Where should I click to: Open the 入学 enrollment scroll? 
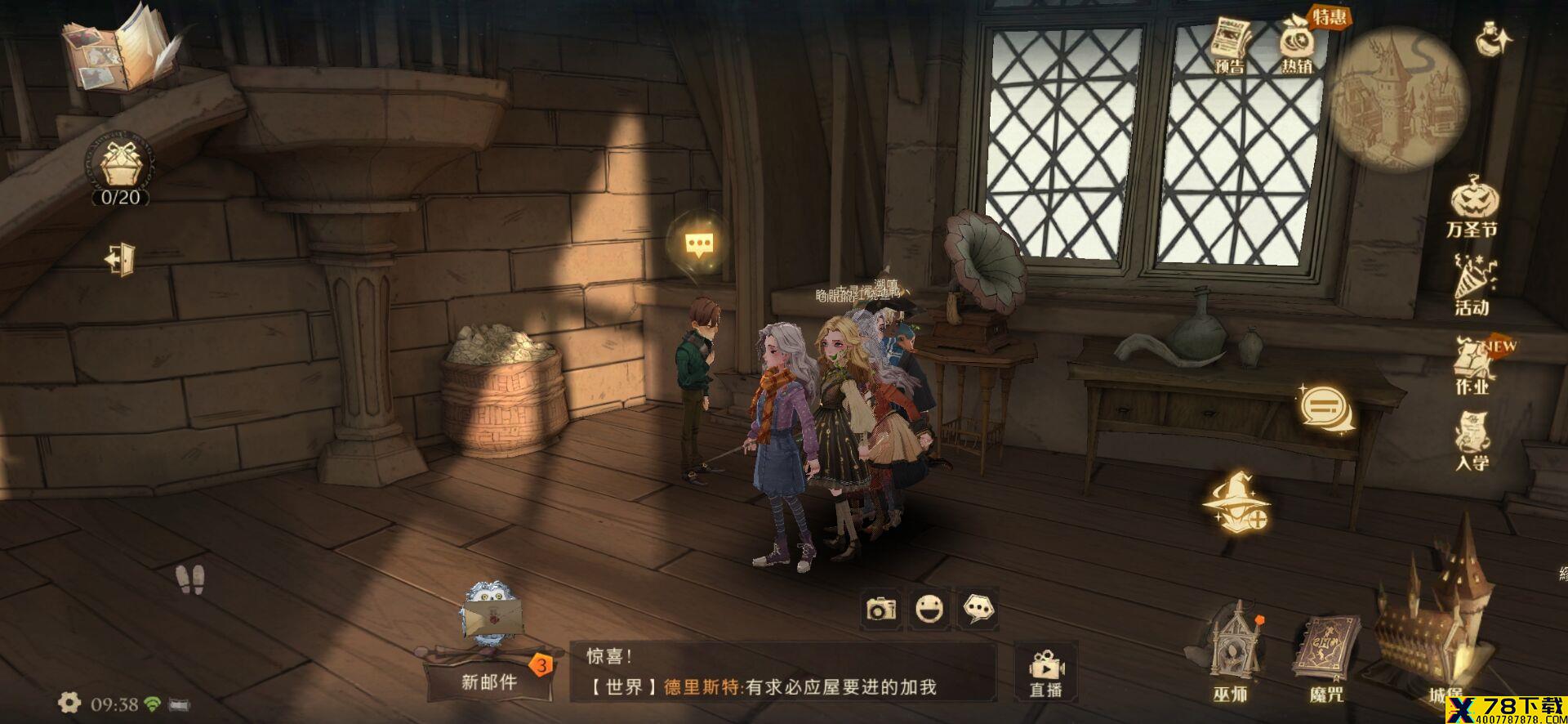pos(1472,441)
